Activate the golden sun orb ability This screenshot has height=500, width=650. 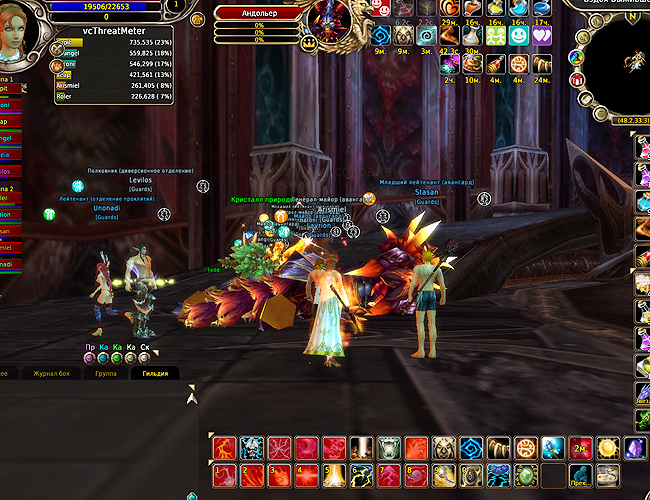tap(608, 448)
